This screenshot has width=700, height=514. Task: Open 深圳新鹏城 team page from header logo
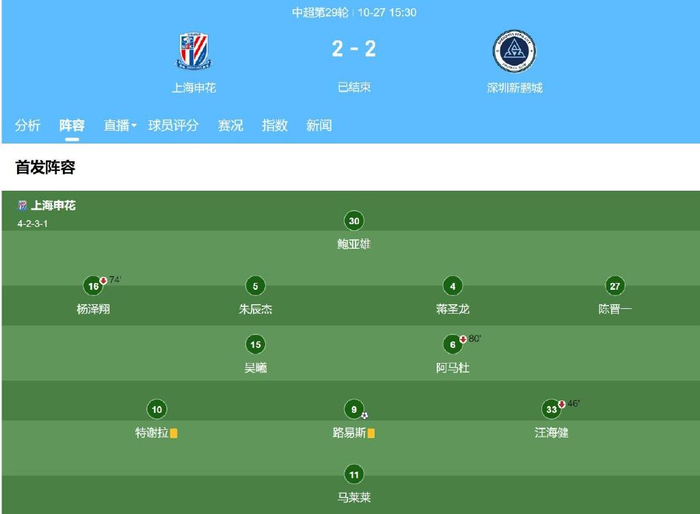click(514, 52)
